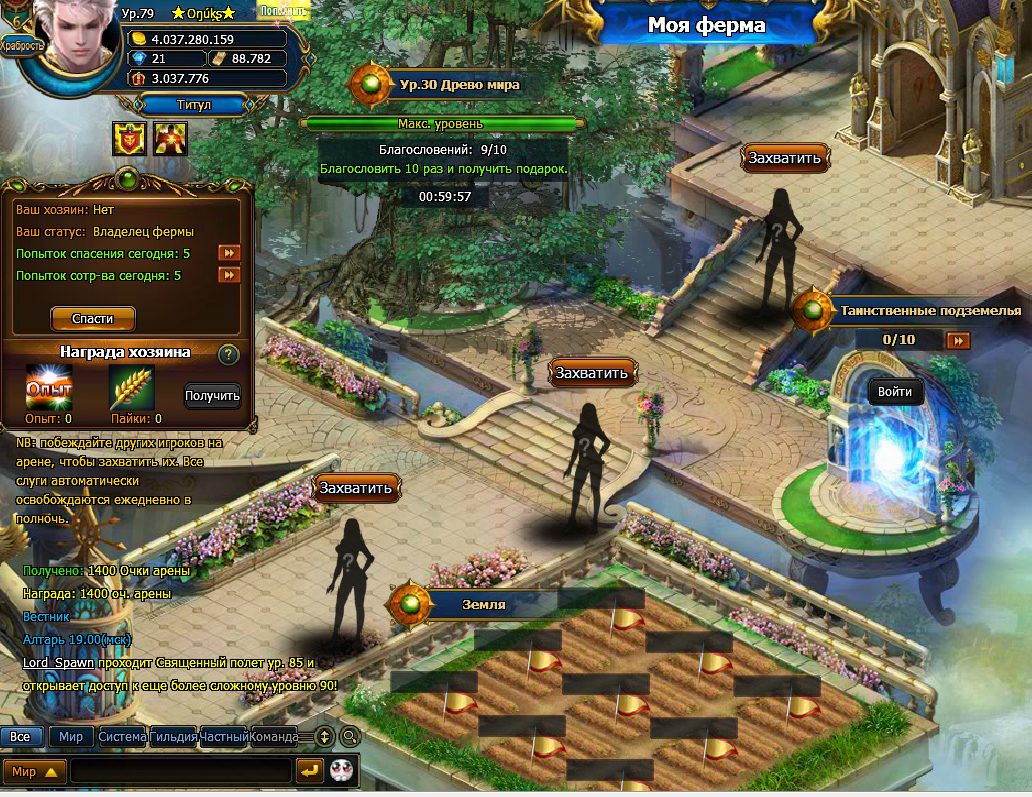Open the question mark help for Награда хозяина

[228, 354]
